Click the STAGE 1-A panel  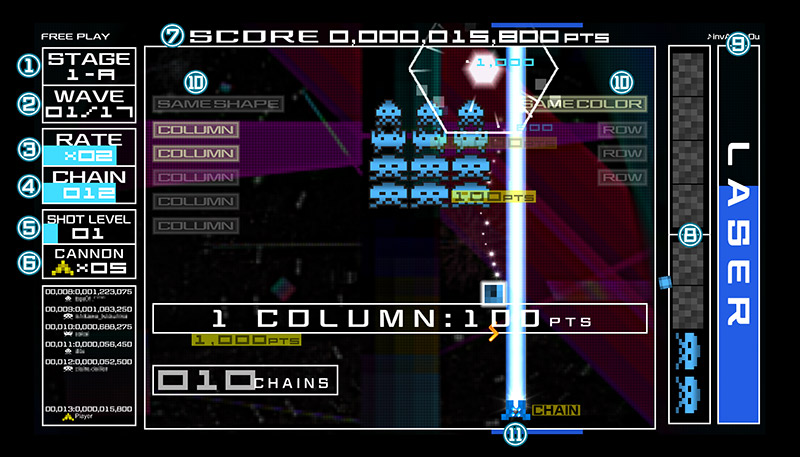tap(89, 66)
